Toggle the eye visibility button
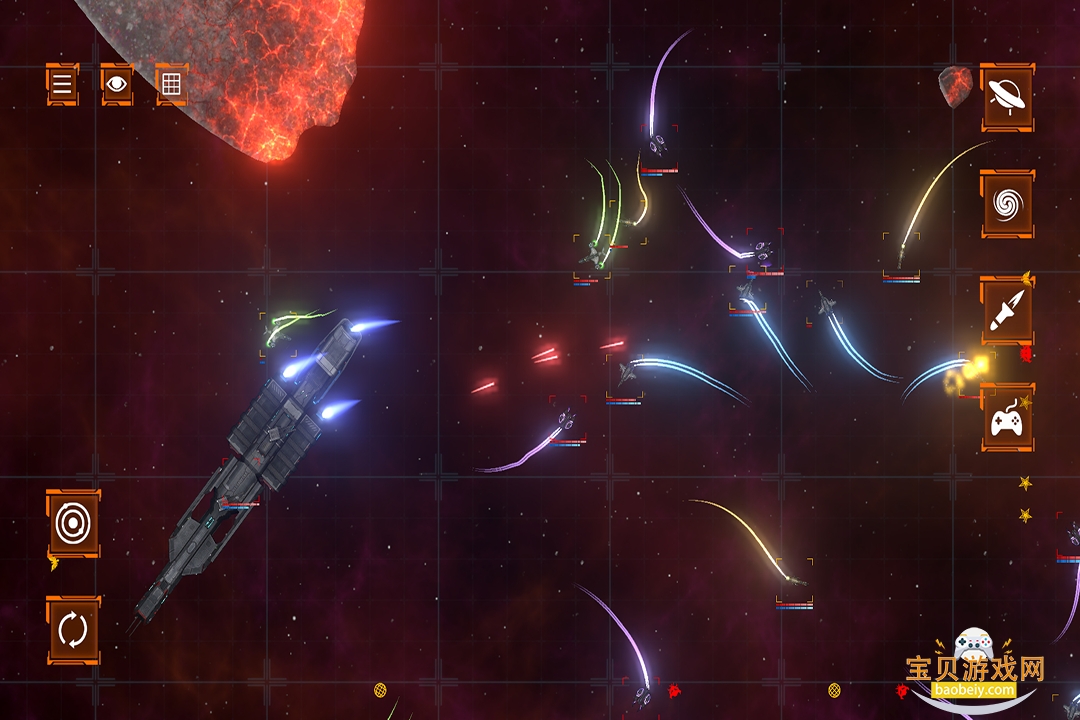This screenshot has width=1080, height=720. (117, 84)
